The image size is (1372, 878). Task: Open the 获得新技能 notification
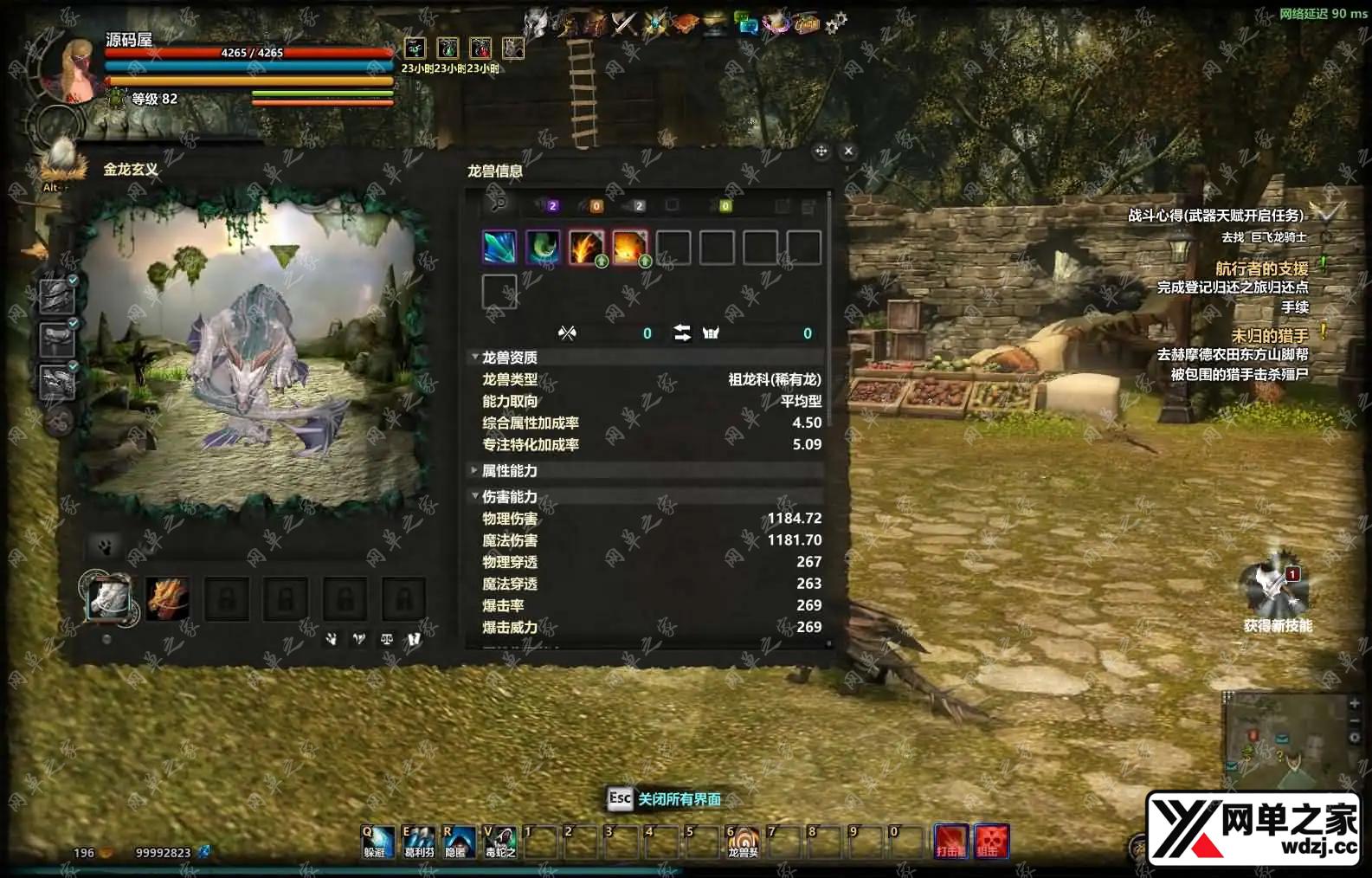[x=1276, y=589]
